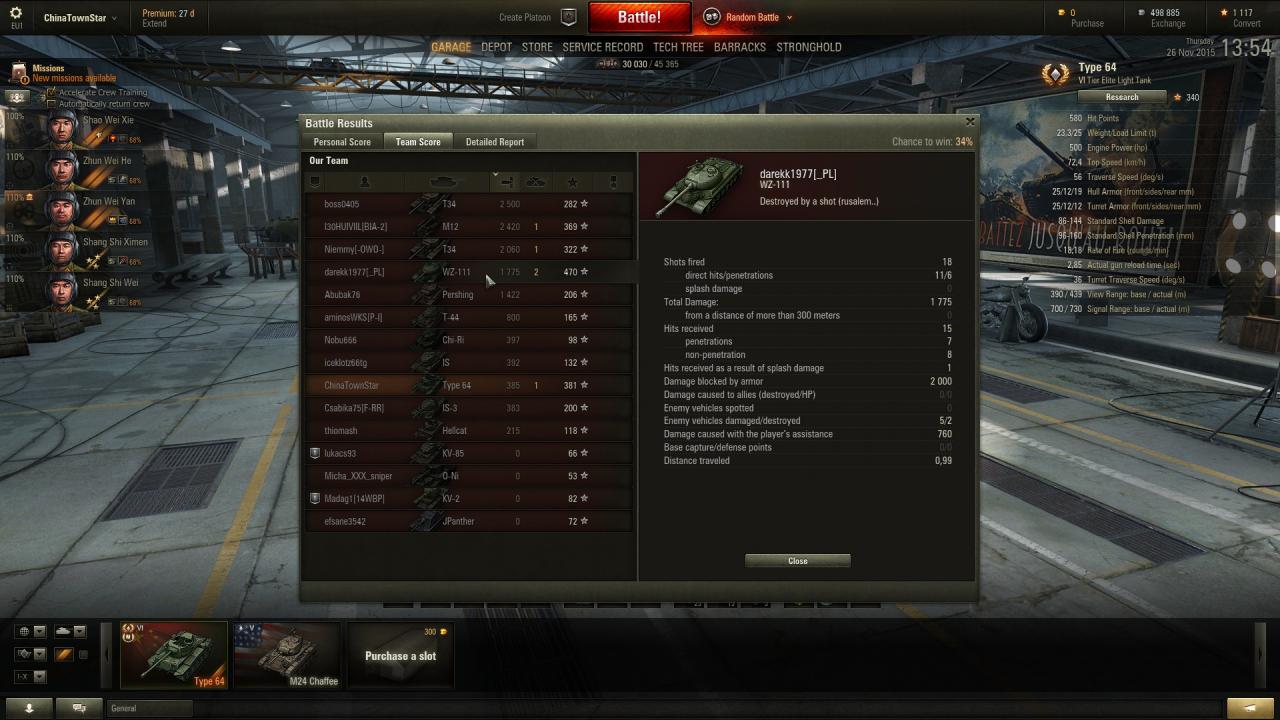Choose the M24 Chaffee tank in carousel
This screenshot has height=720, width=1280.
286,655
